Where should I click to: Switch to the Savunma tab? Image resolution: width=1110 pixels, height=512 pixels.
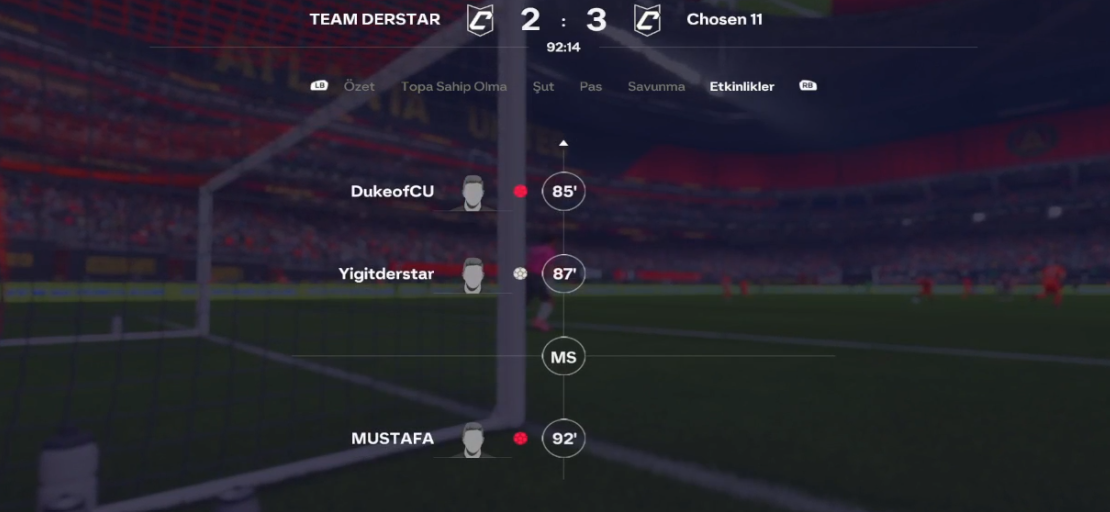coord(656,87)
